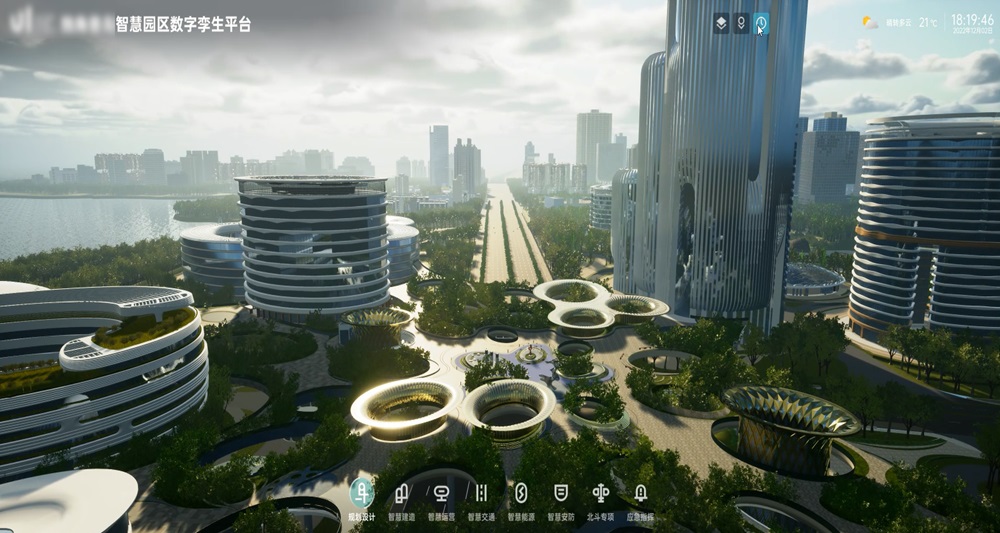This screenshot has width=1000, height=533.
Task: Open the 应急指挥 emergency command module
Action: (641, 494)
